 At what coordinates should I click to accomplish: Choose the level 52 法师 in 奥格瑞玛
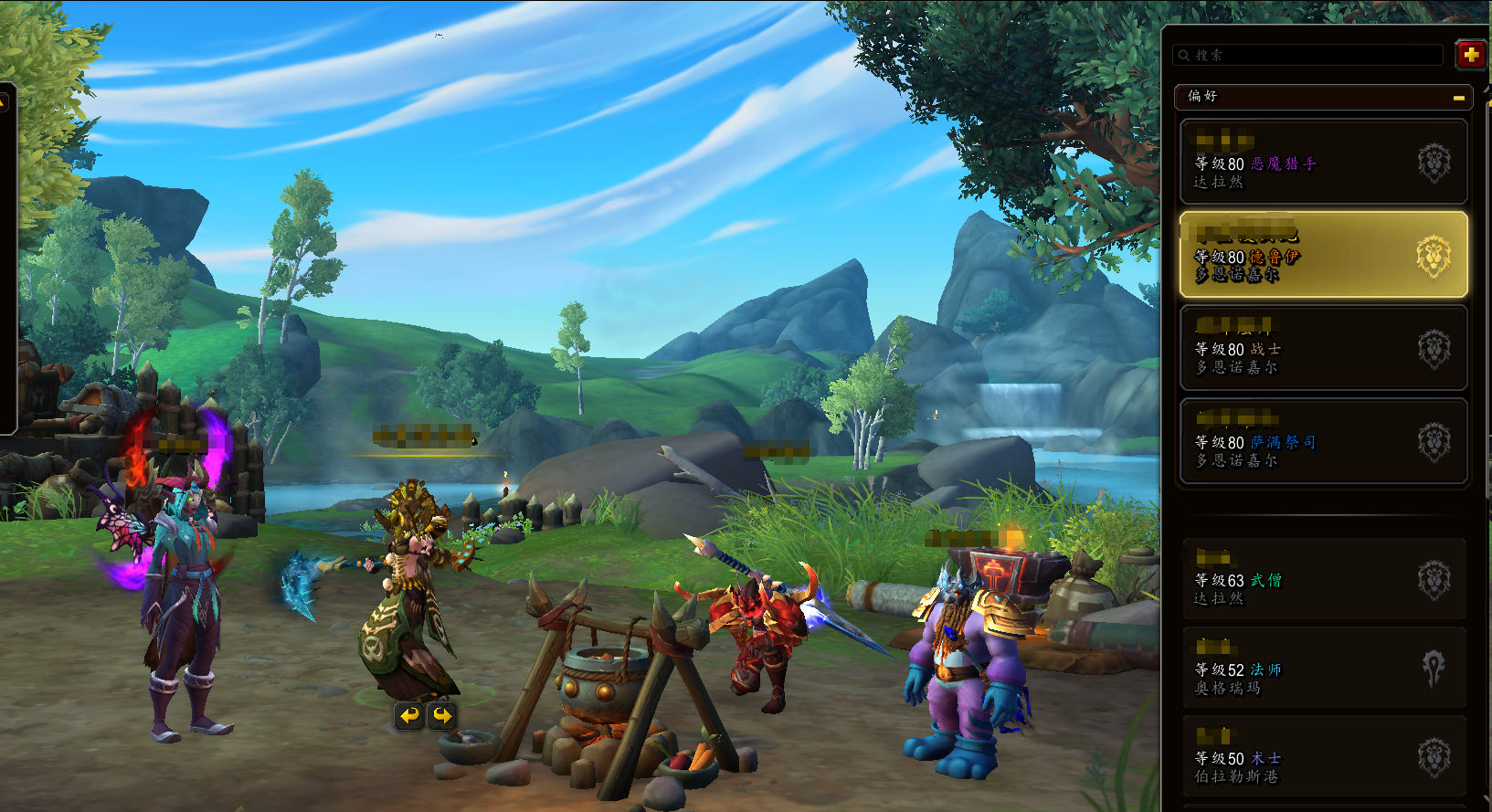[x=1323, y=670]
